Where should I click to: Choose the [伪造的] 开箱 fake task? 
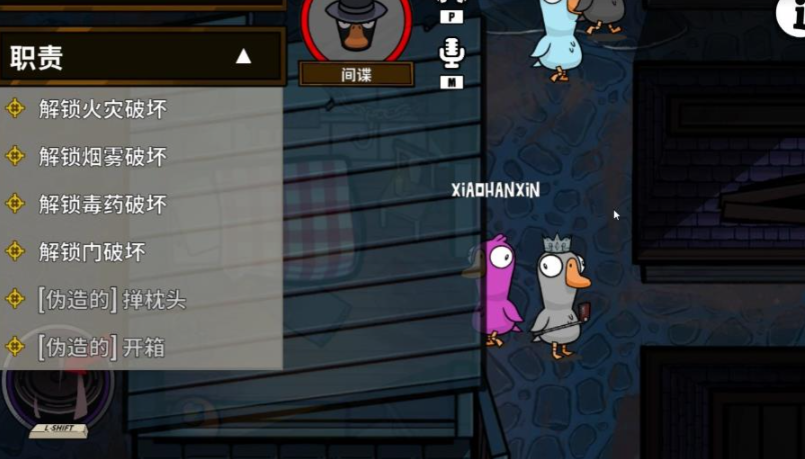point(100,347)
